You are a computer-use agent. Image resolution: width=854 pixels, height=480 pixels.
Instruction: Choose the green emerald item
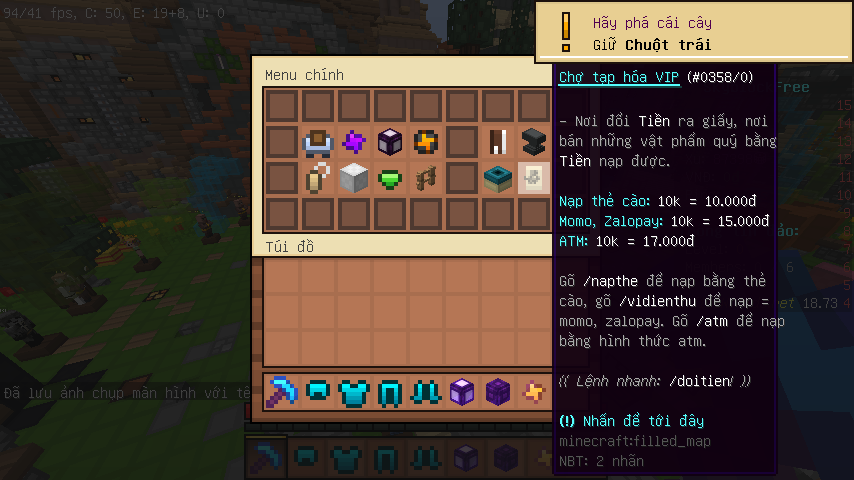[390, 178]
